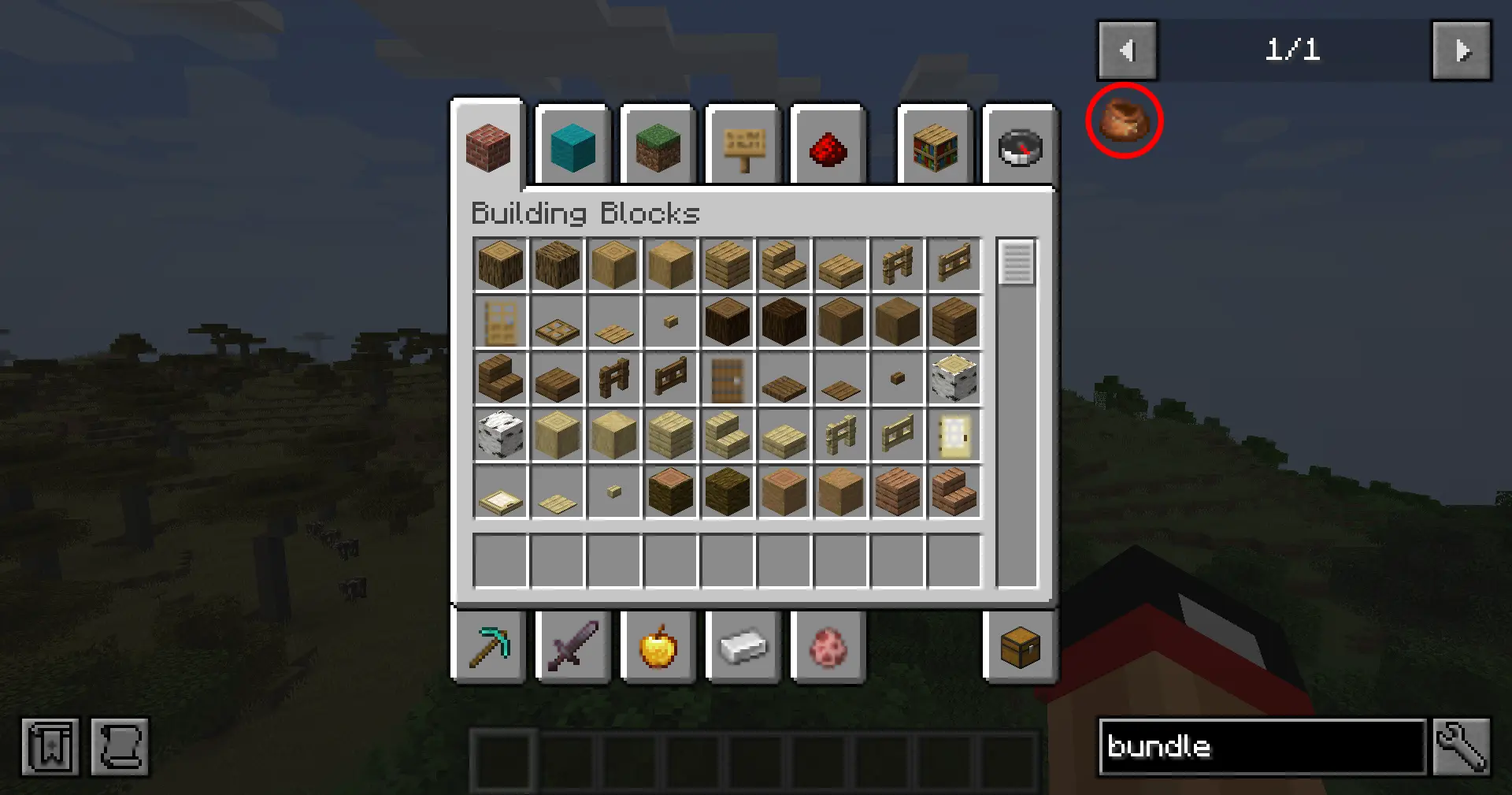
Task: Open the Redstone Blocks tab
Action: pos(828,147)
